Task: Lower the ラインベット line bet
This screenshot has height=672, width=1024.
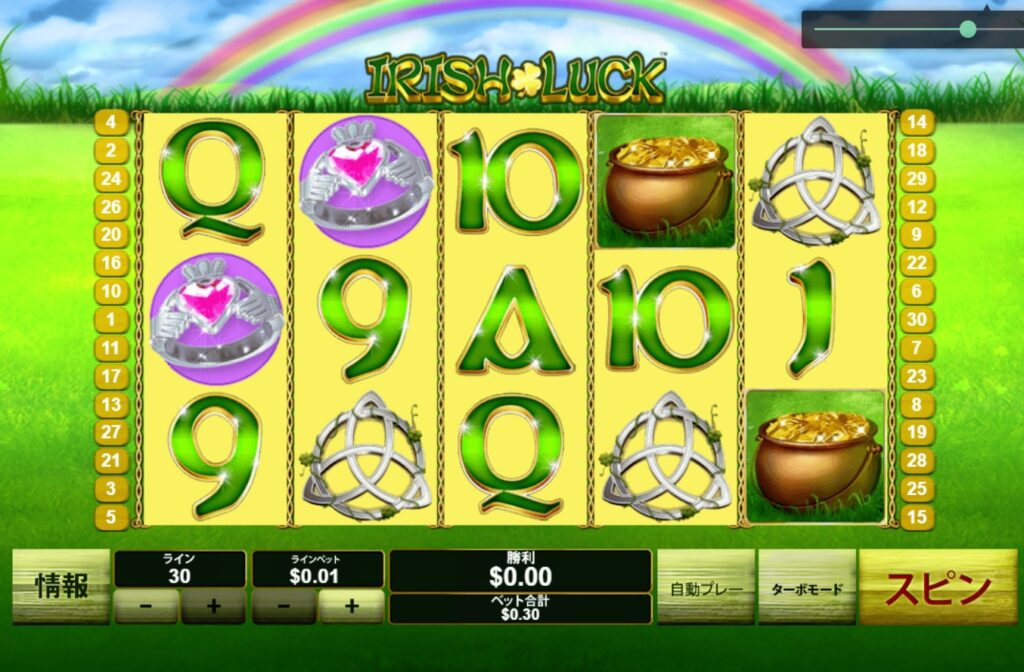Action: pos(284,606)
